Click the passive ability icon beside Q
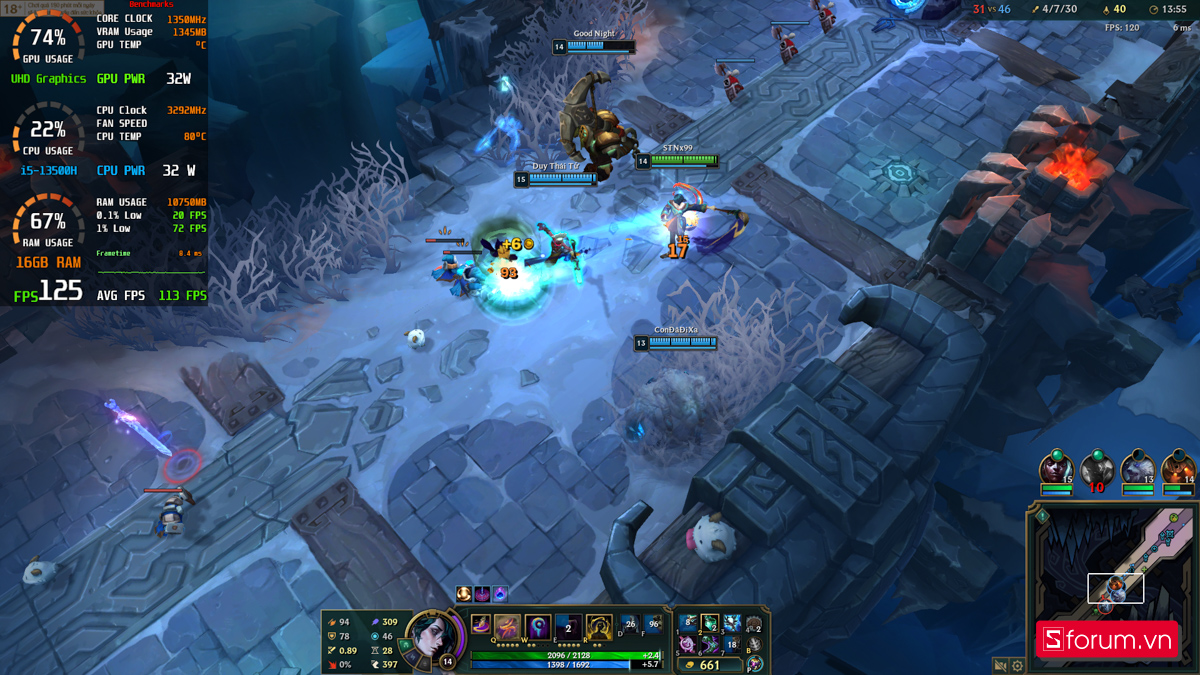The image size is (1200, 675). point(481,625)
